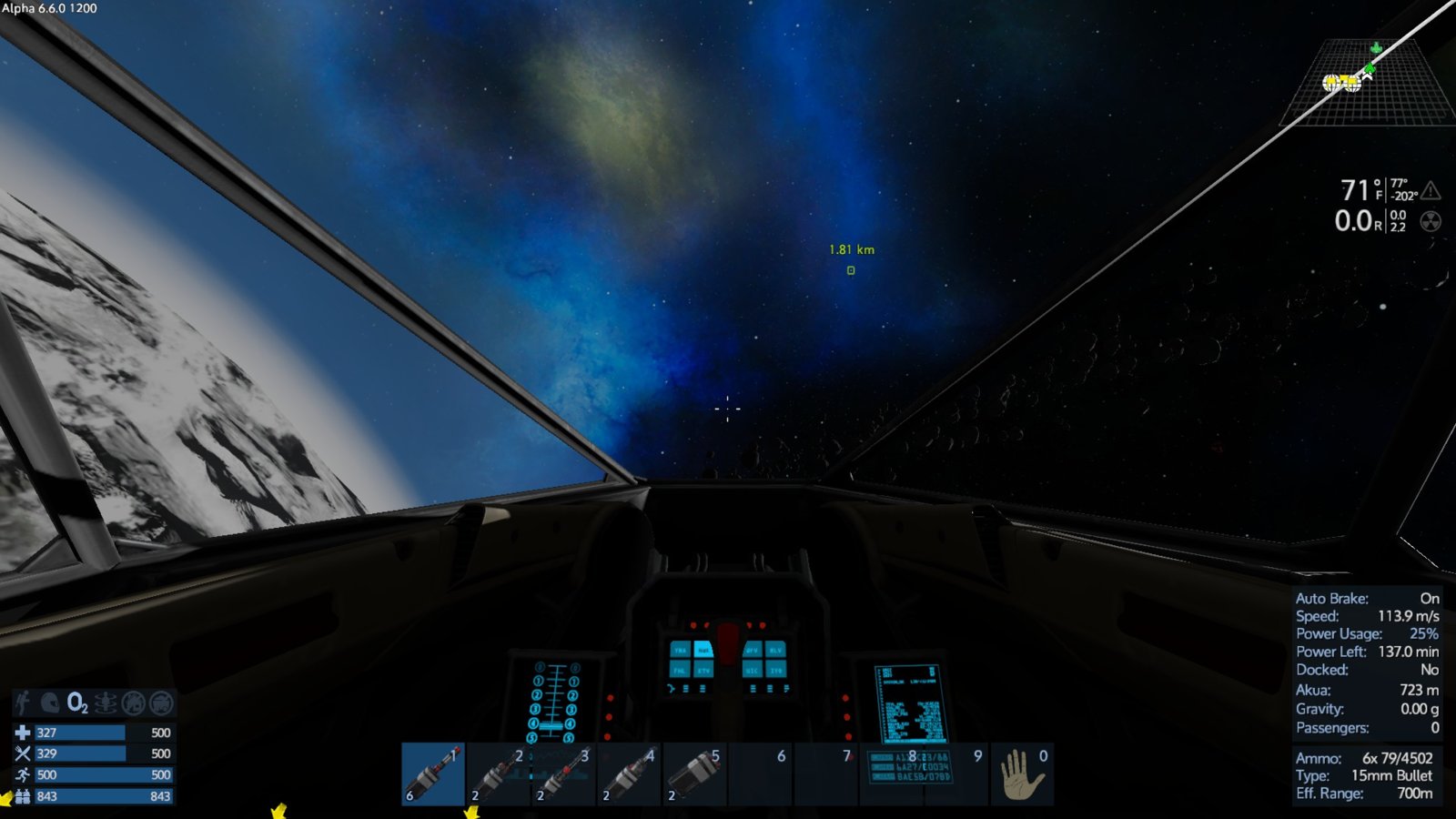Viewport: 1456px width, 819px height.
Task: Select the 1.81 km waypoint marker
Action: [851, 270]
